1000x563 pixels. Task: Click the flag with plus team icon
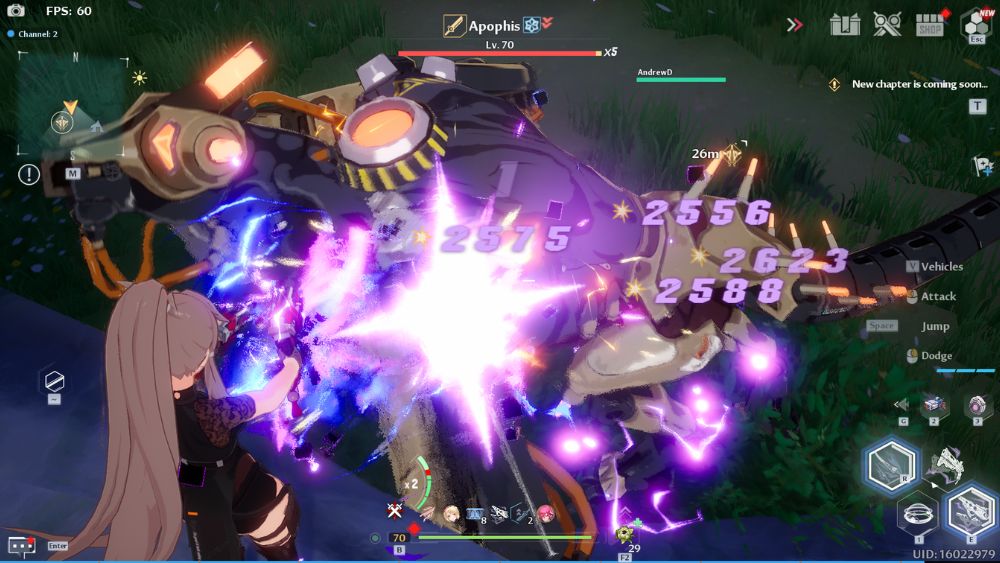coord(981,166)
